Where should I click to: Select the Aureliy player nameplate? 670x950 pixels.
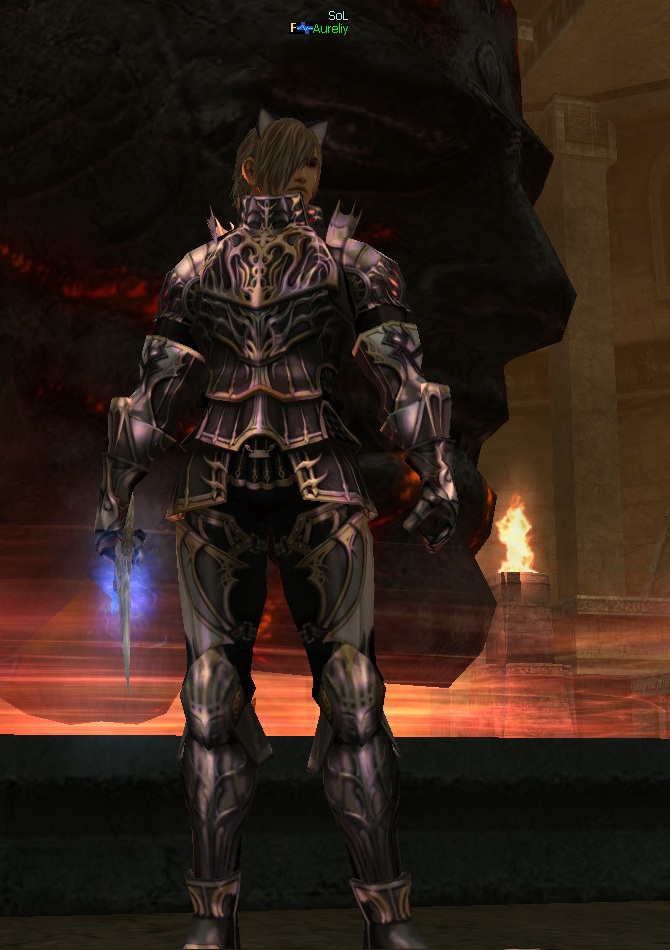coord(329,30)
